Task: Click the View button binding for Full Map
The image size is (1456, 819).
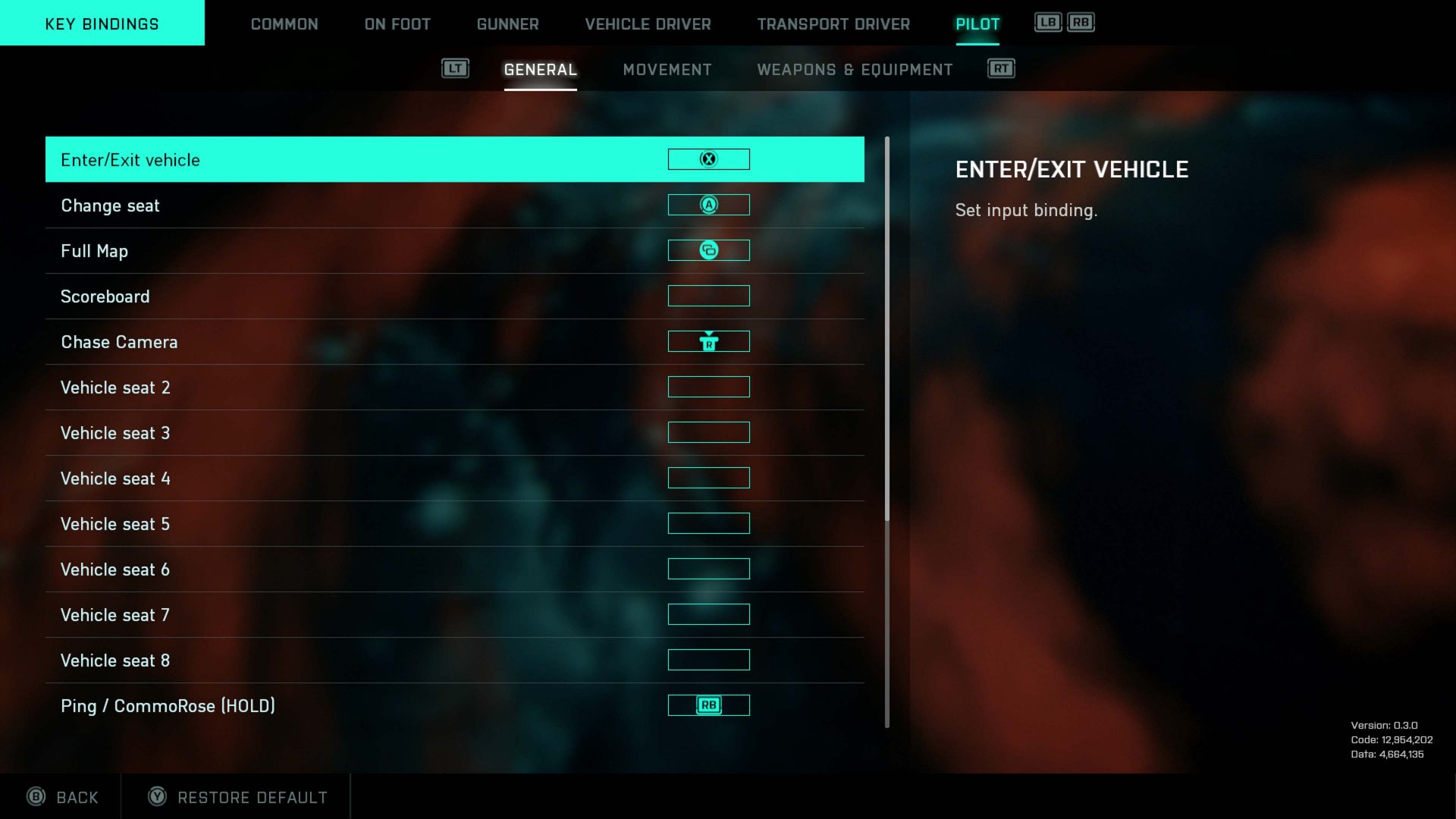Action: pyautogui.click(x=708, y=250)
